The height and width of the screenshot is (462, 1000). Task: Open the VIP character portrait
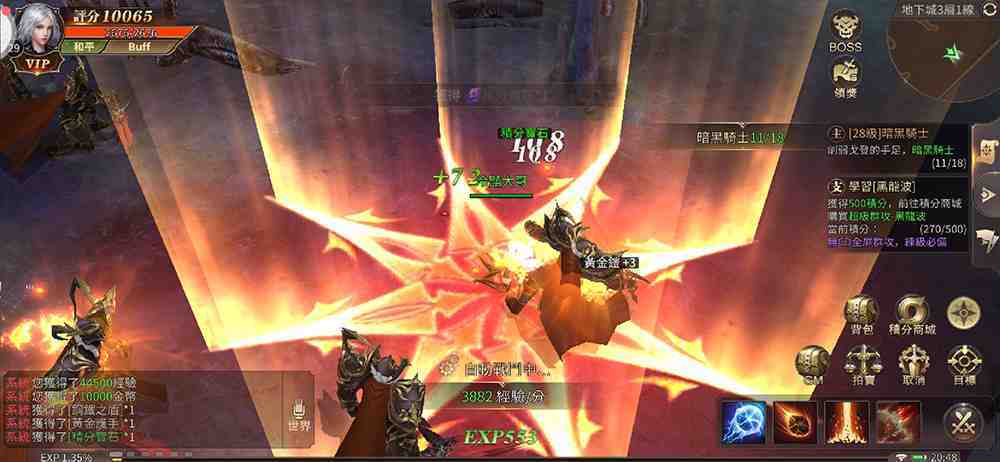37,36
